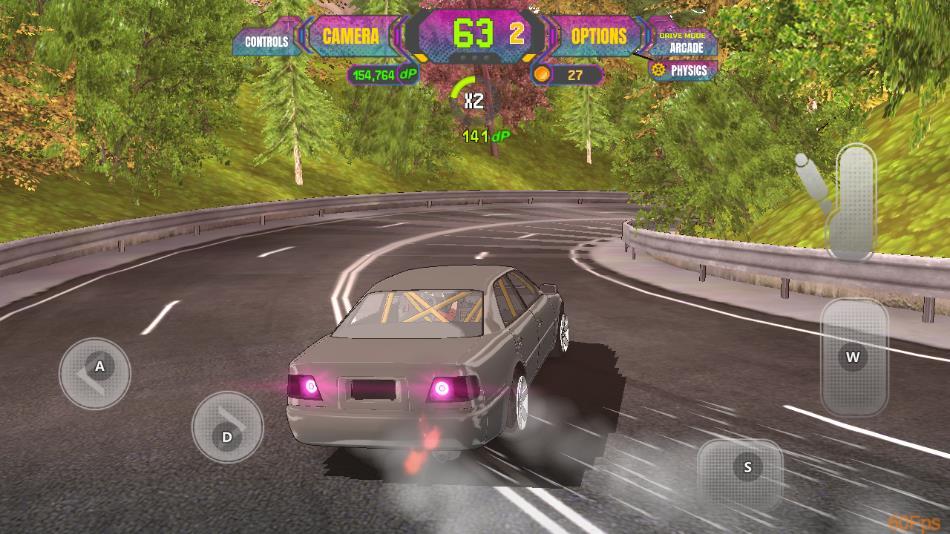Steer right with the D button
This screenshot has height=534, width=950.
(x=227, y=427)
